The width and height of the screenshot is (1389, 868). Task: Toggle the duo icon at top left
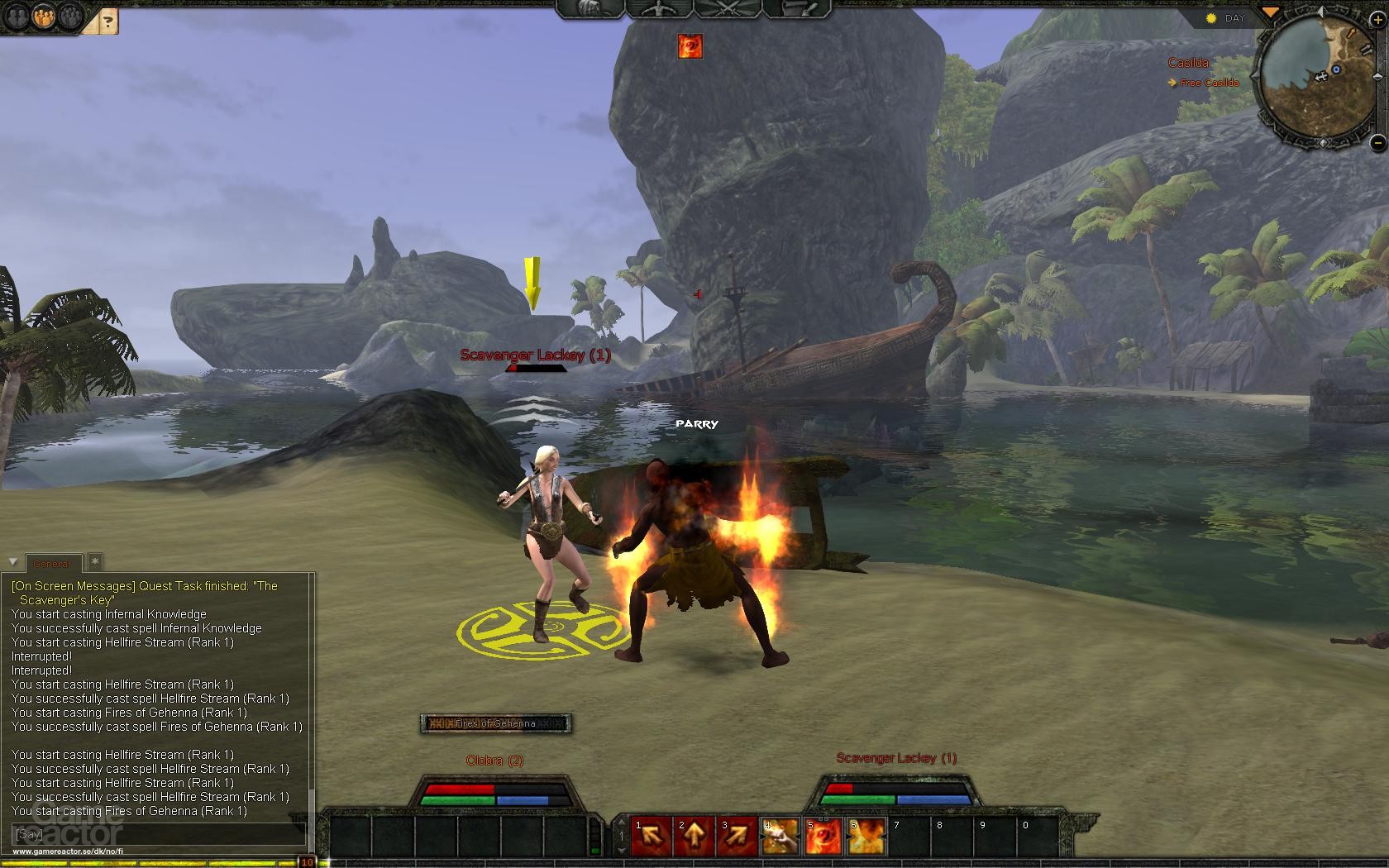click(x=15, y=17)
